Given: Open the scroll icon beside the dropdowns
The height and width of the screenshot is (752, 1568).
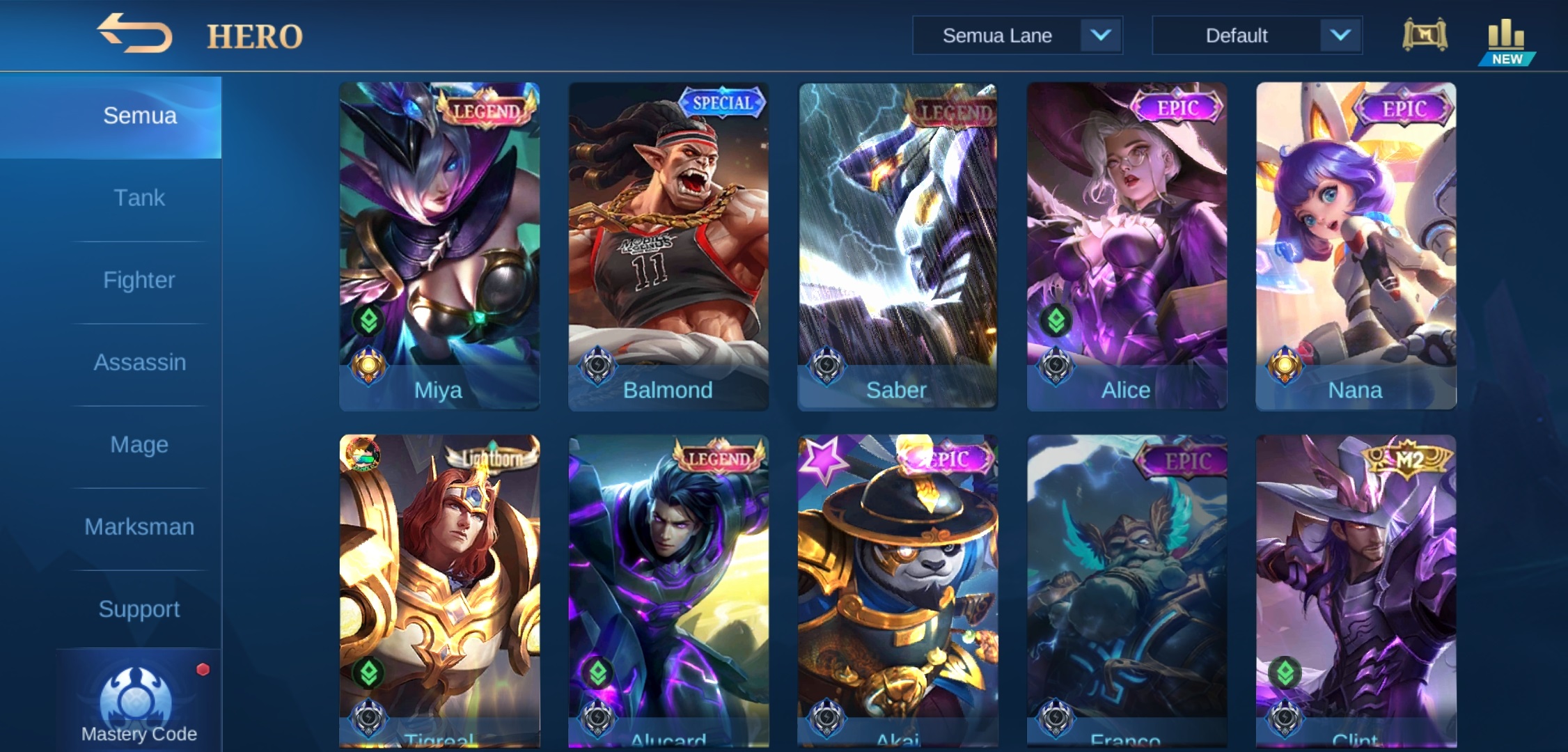Looking at the screenshot, I should click(1425, 35).
